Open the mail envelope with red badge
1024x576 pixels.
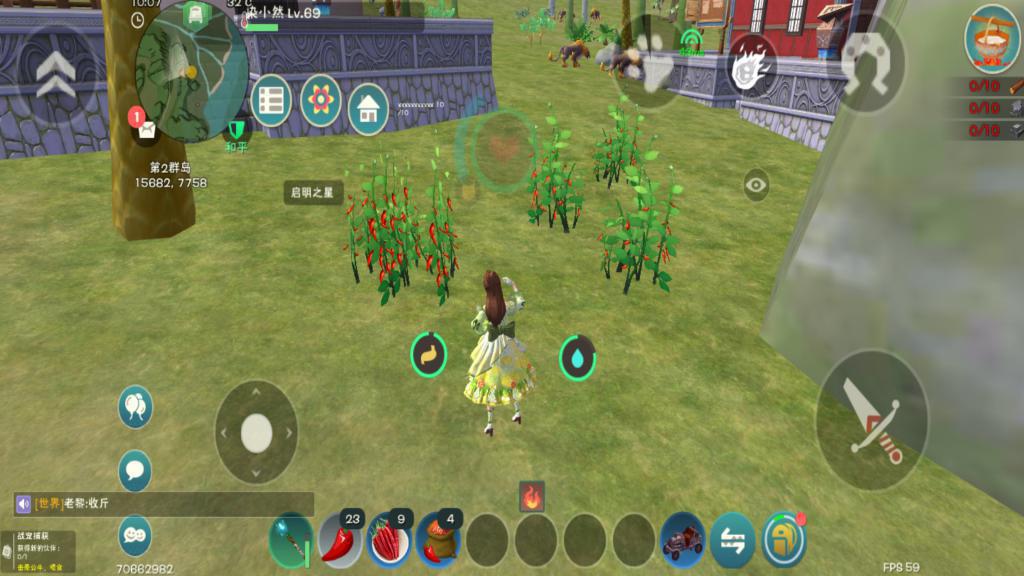pos(146,127)
